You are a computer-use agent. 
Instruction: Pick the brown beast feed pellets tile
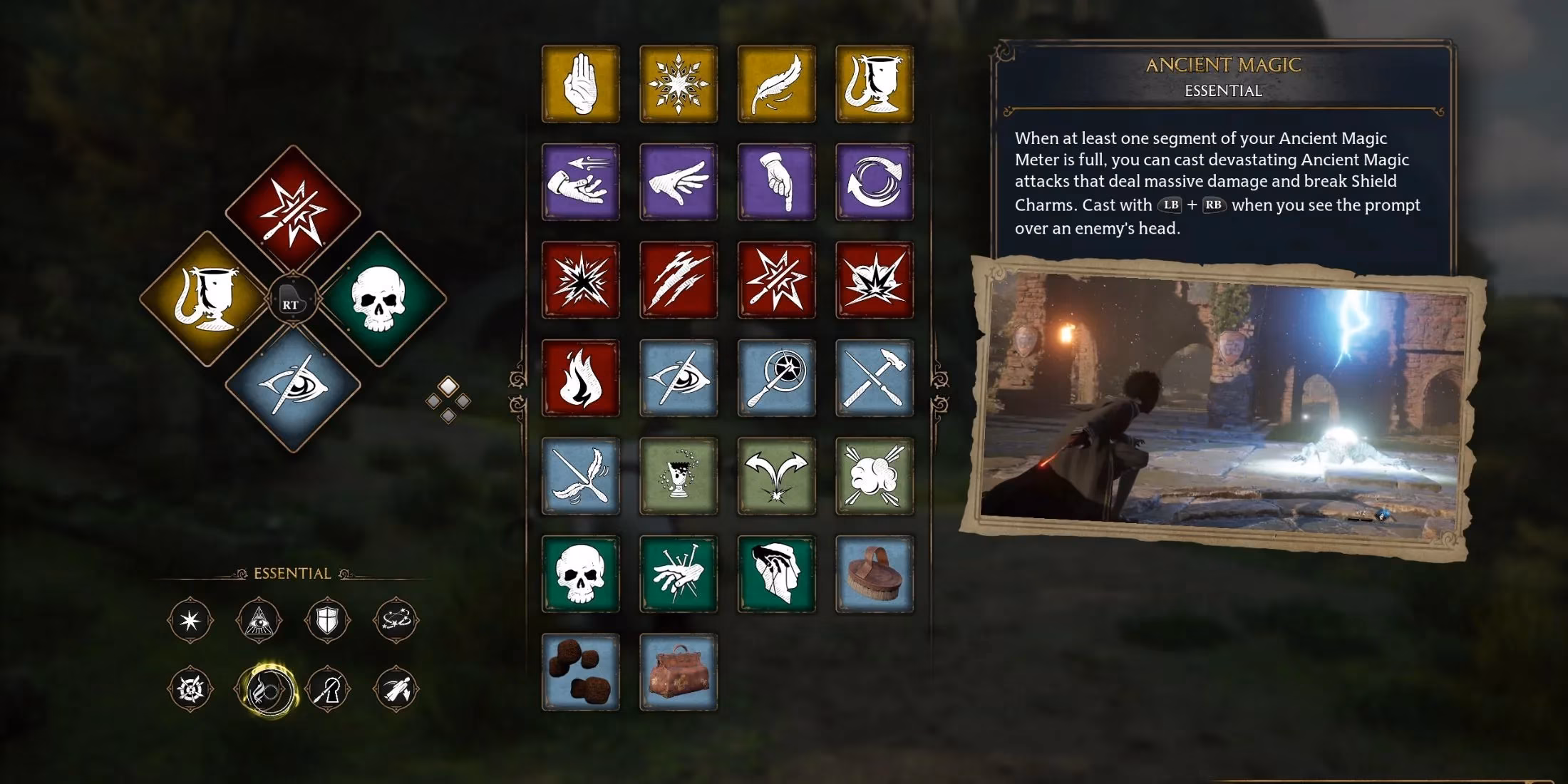580,672
